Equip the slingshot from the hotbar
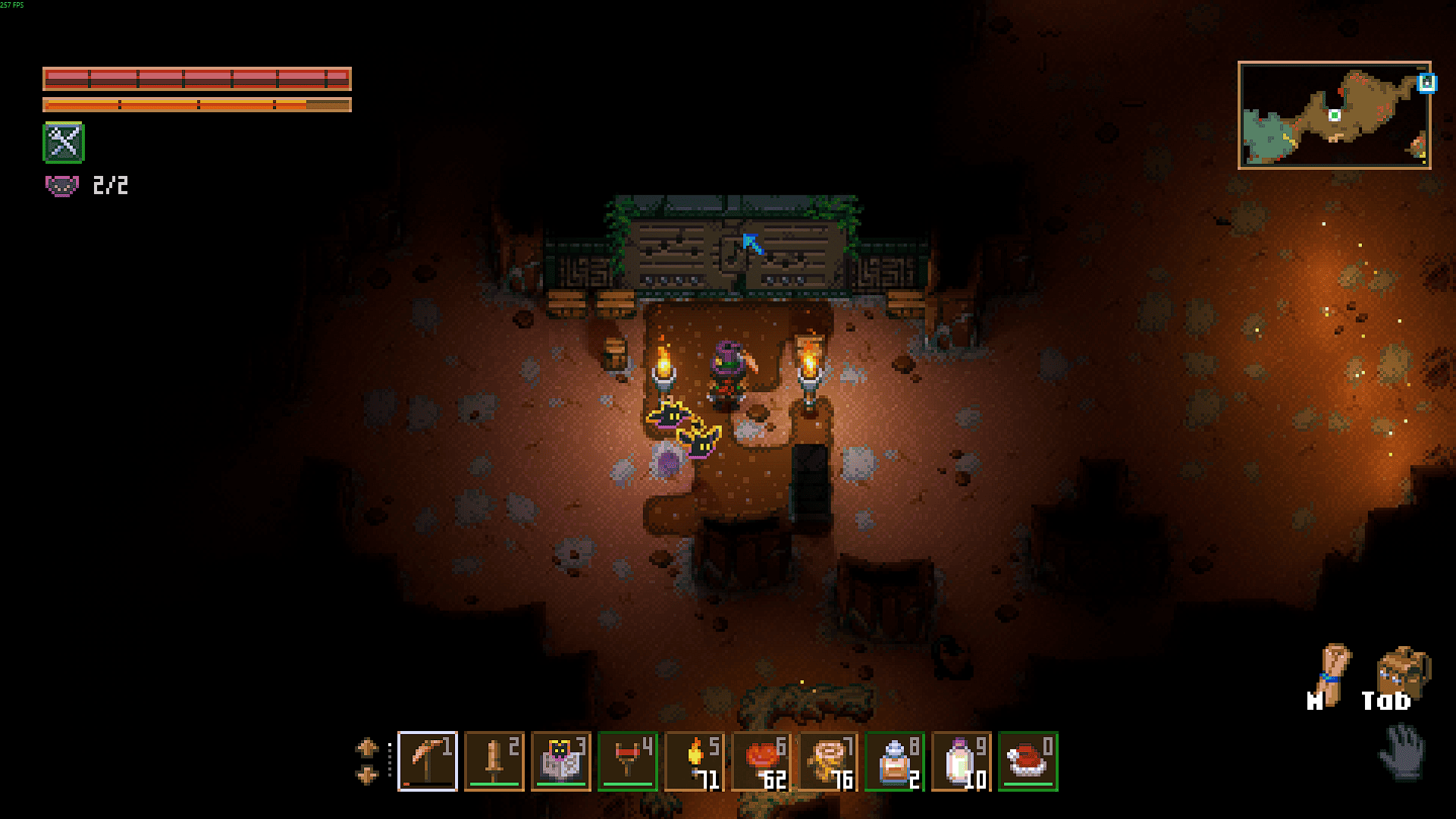Screen dimensions: 1456x819 (627, 761)
